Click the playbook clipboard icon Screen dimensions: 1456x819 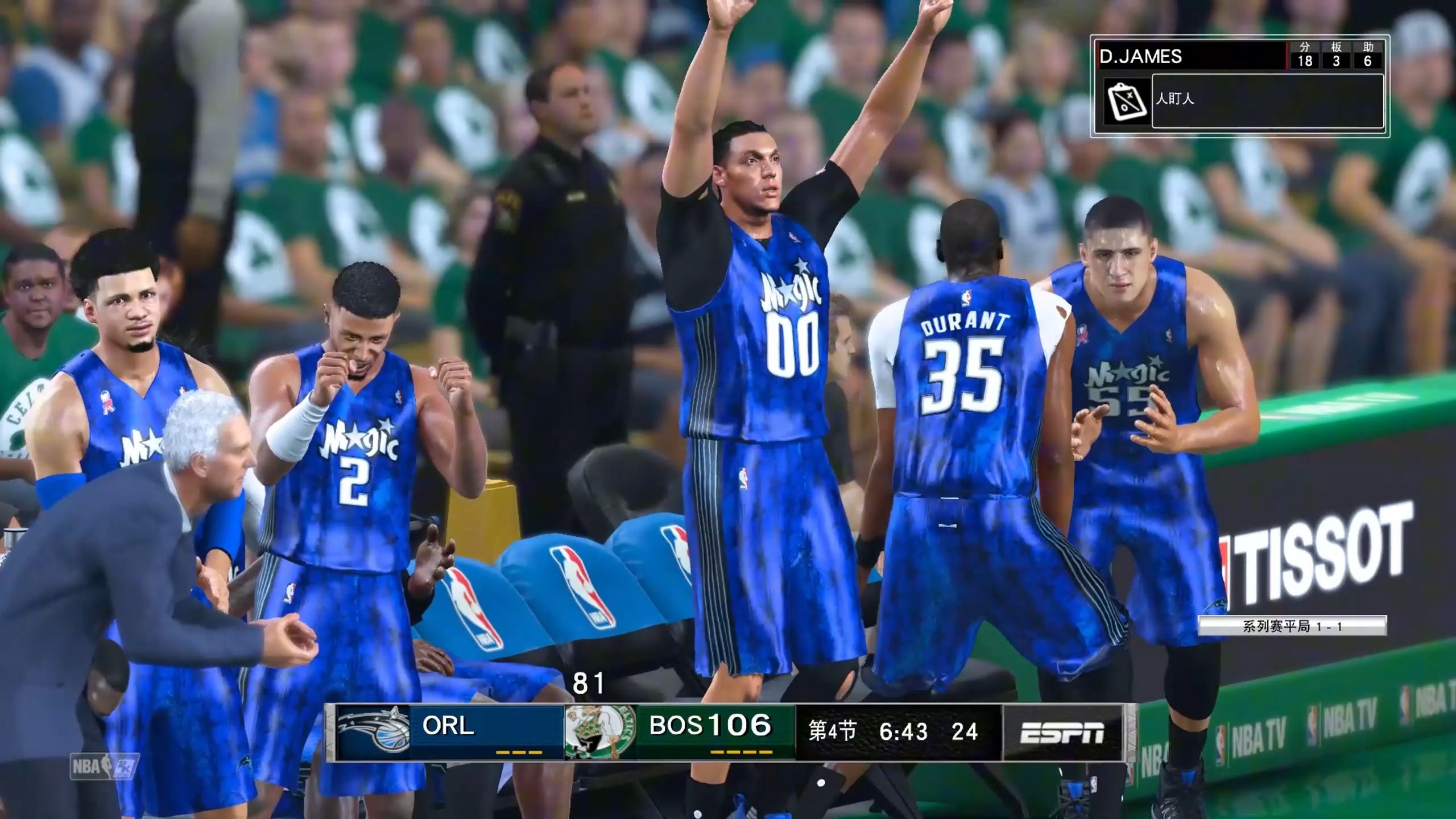coord(1126,101)
